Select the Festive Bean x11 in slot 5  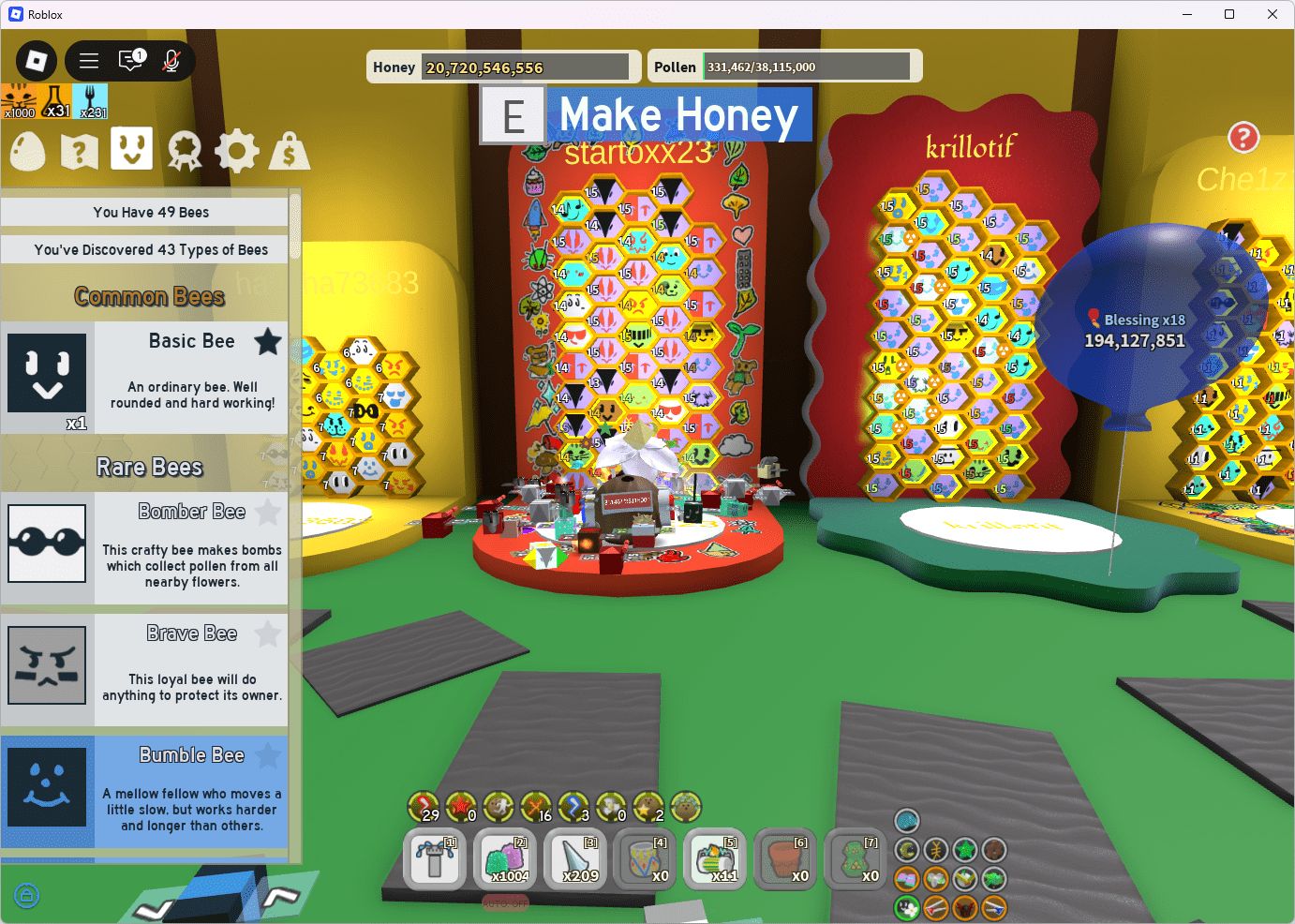715,858
